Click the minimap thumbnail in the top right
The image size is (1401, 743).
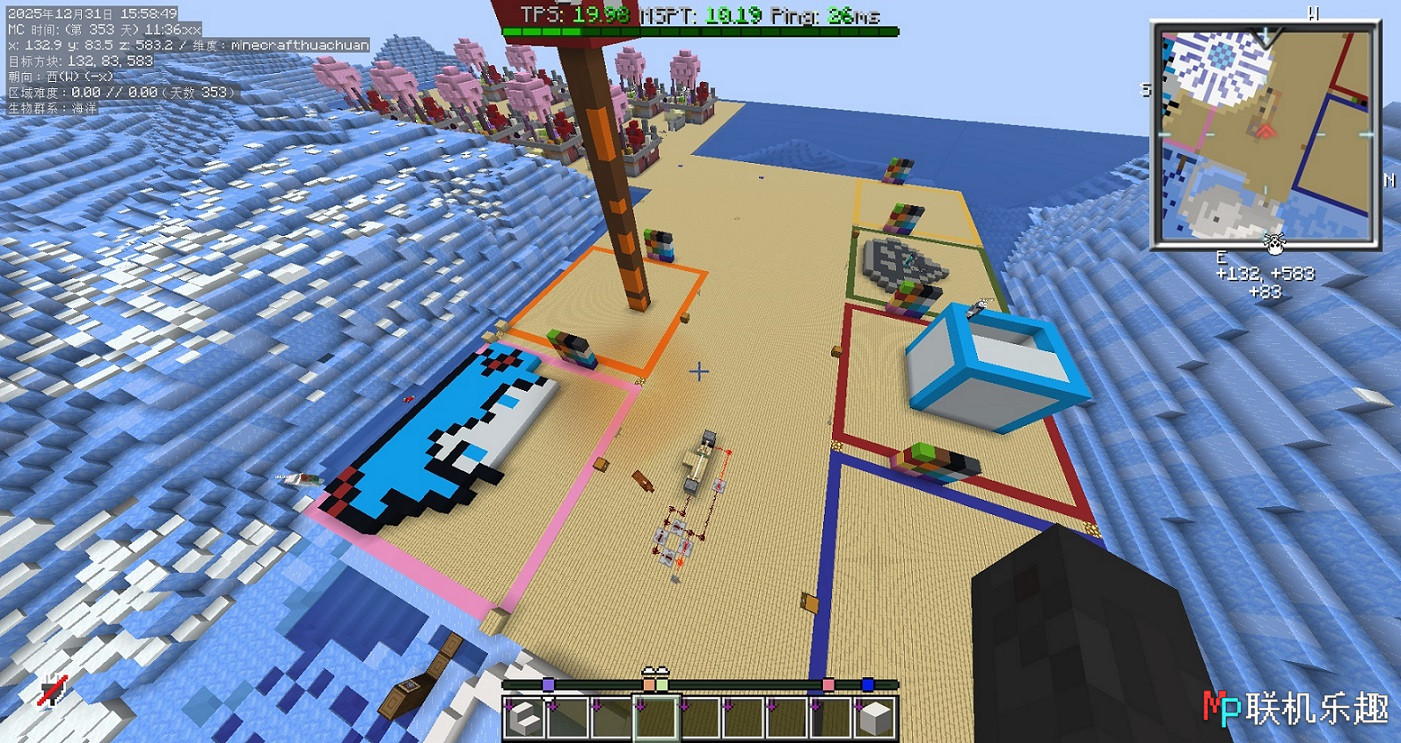1264,130
